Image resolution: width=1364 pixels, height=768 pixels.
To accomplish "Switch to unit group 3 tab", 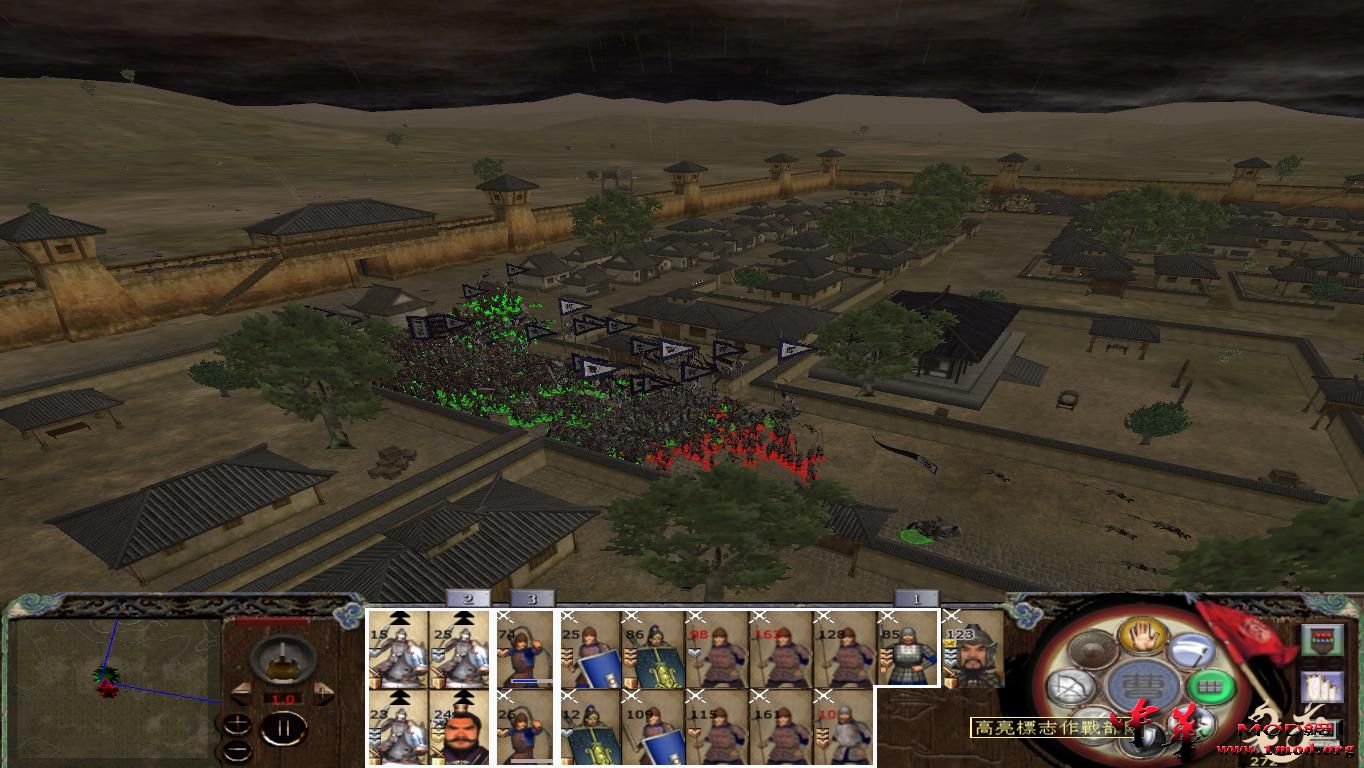I will click(531, 599).
